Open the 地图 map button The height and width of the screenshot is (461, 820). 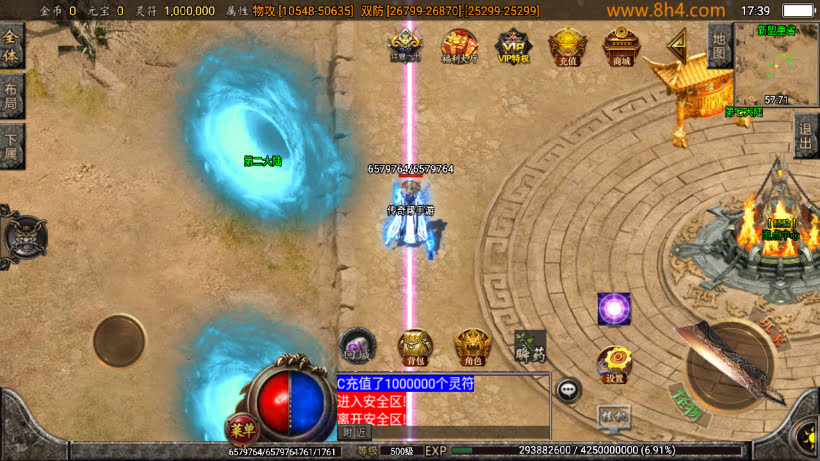(x=719, y=46)
